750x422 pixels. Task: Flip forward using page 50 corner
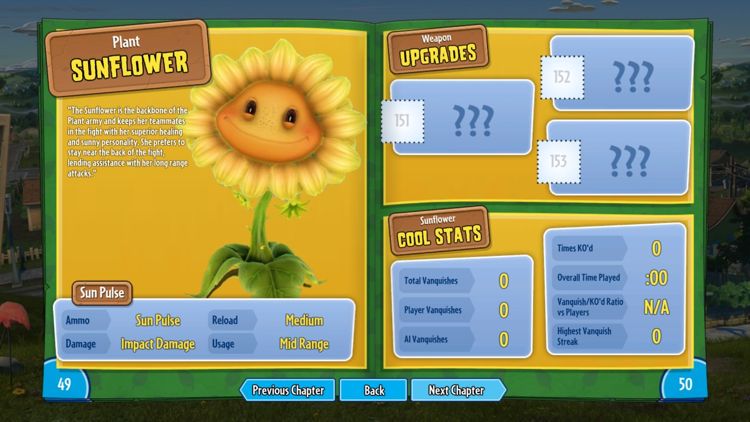click(685, 384)
